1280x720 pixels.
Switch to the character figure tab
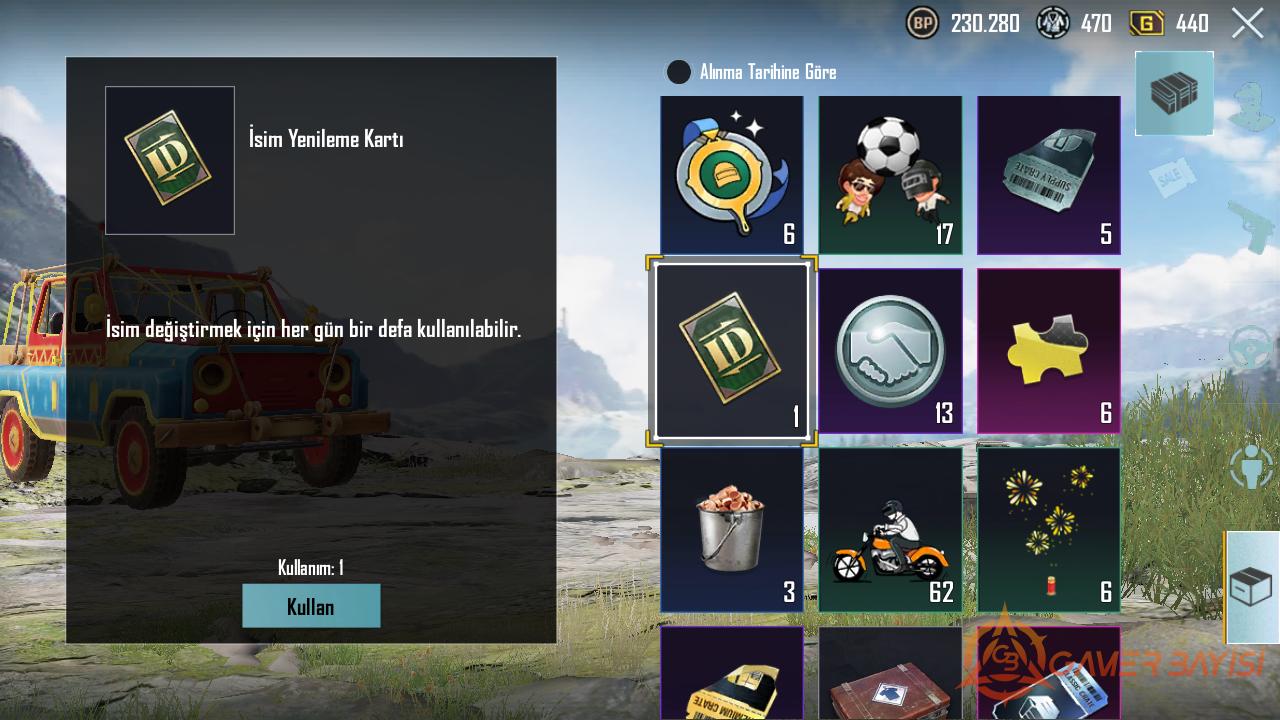[x=1250, y=467]
